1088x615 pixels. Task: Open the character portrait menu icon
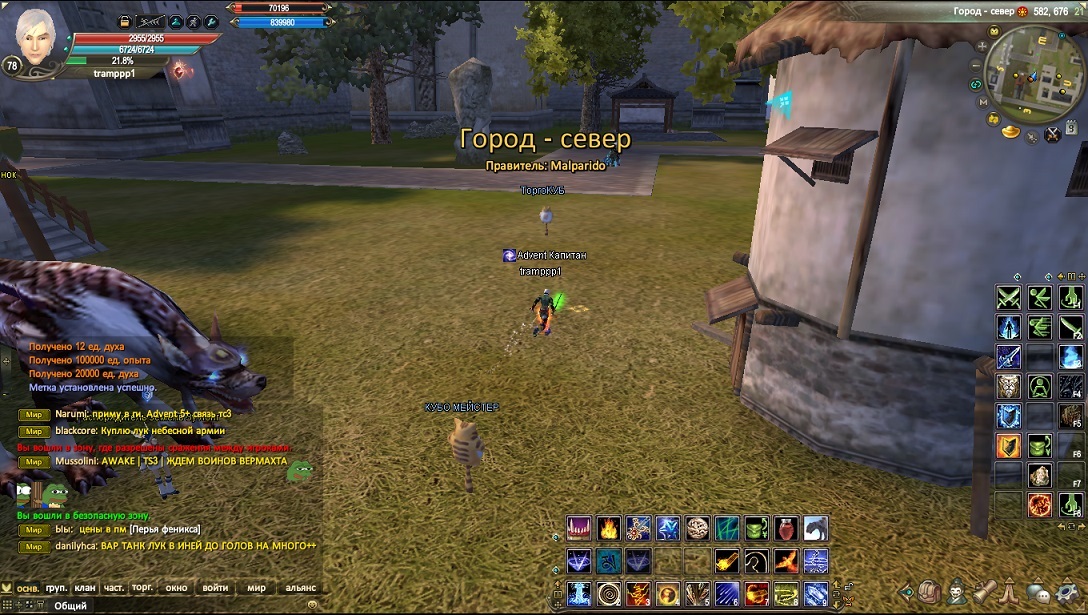(957, 591)
